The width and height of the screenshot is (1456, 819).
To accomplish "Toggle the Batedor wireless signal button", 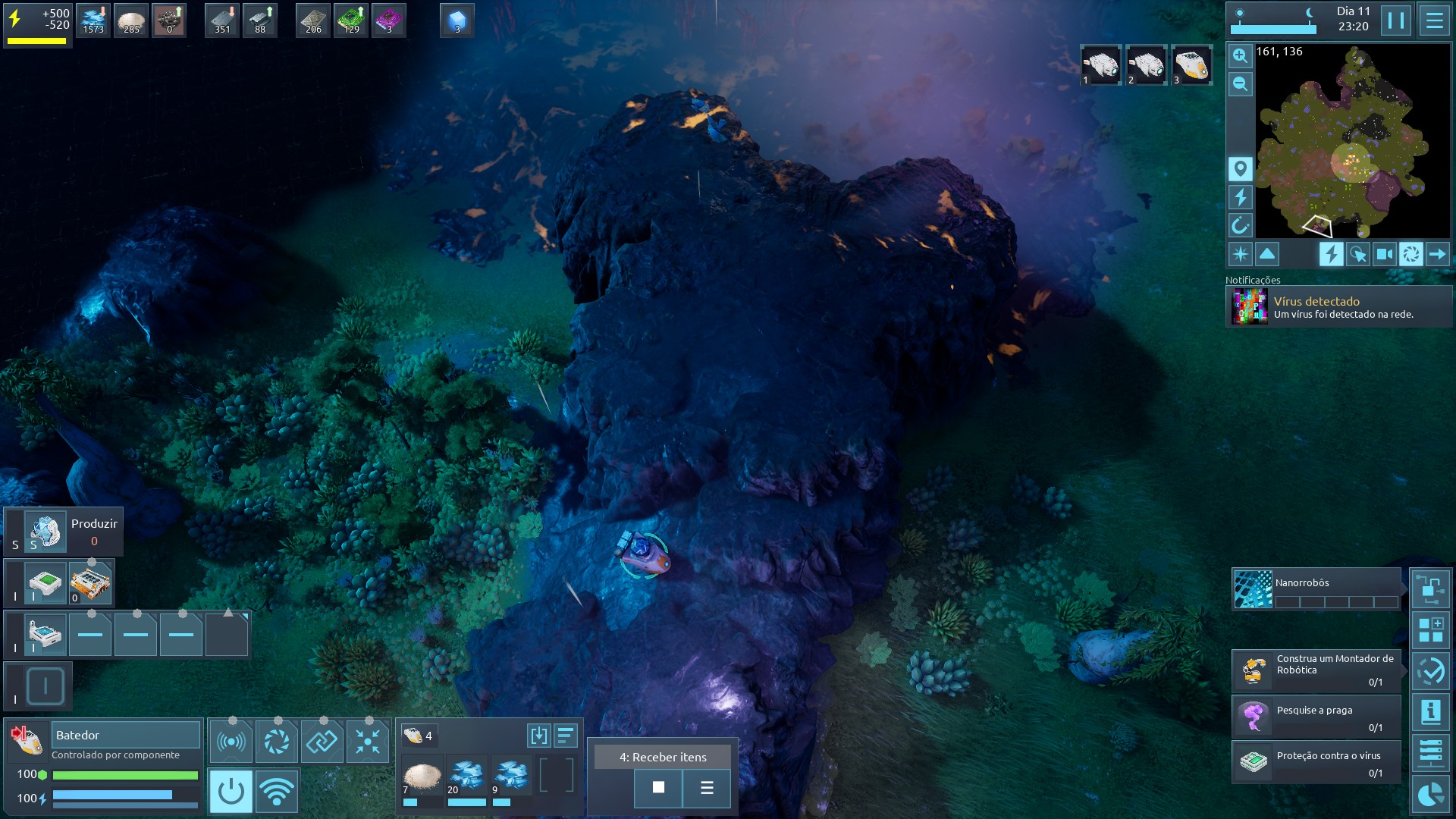I will [x=277, y=791].
